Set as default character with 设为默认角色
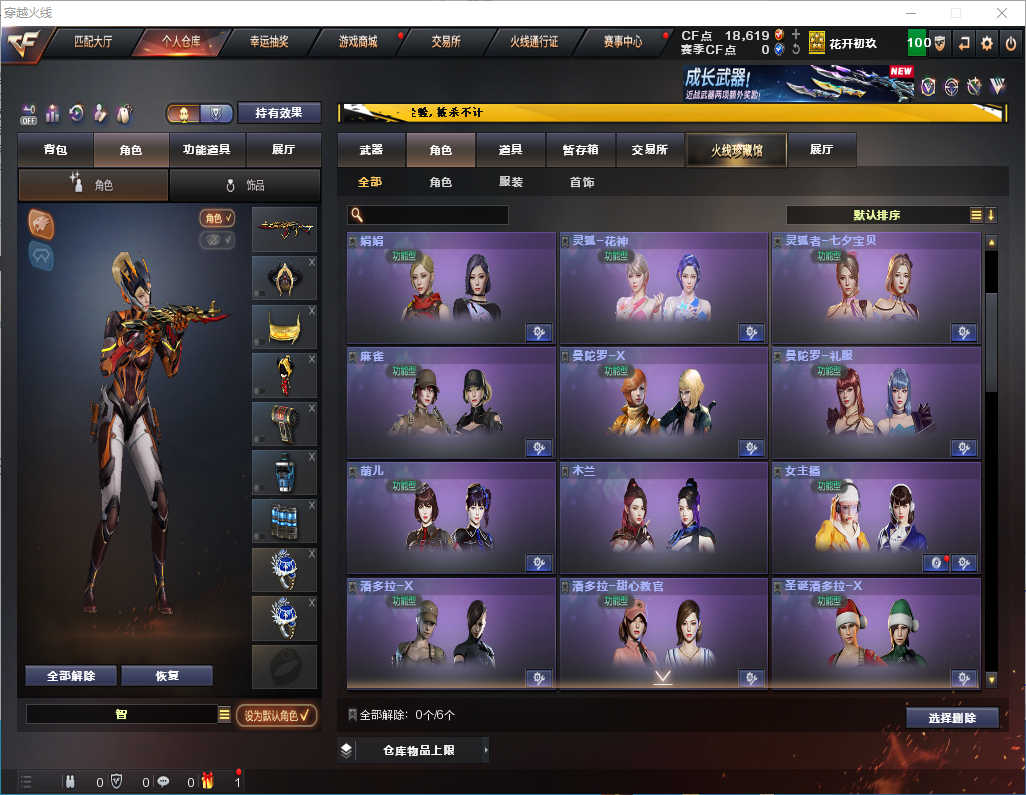The height and width of the screenshot is (795, 1026). tap(277, 715)
